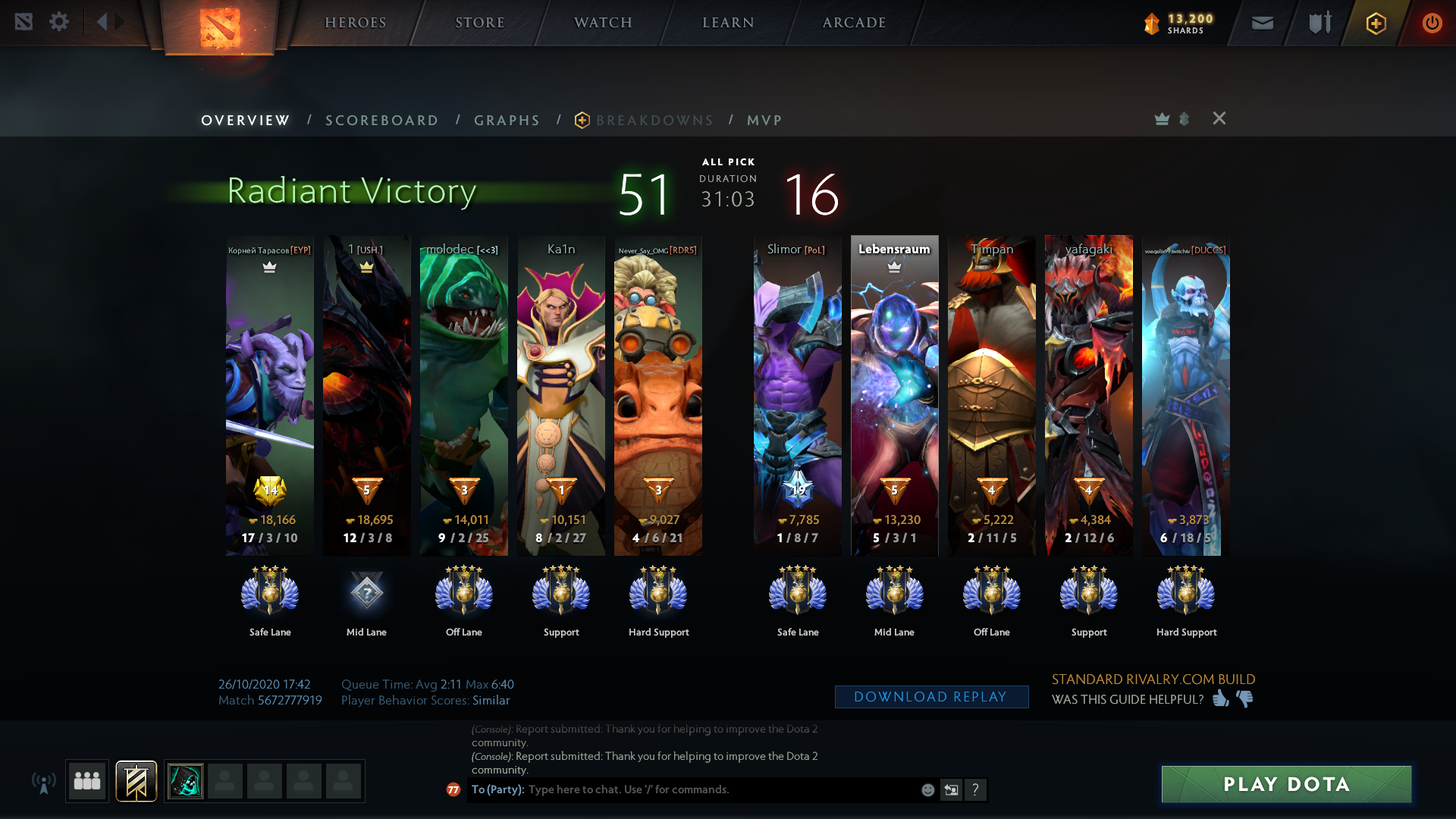Close the match overview panel
The image size is (1456, 819).
pos(1219,118)
